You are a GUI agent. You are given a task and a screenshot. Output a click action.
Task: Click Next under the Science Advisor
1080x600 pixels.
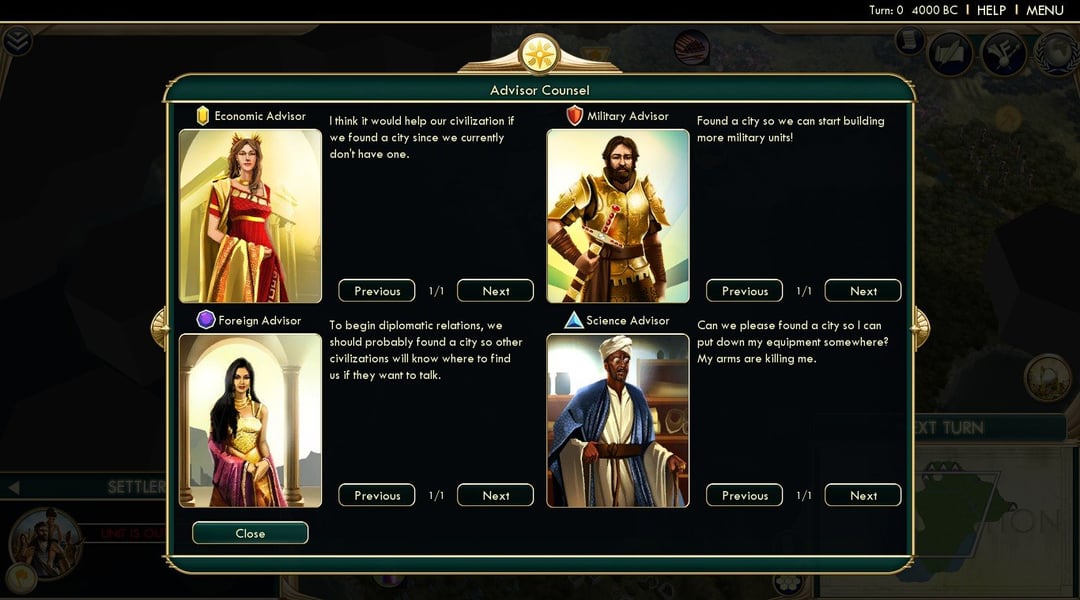[863, 495]
